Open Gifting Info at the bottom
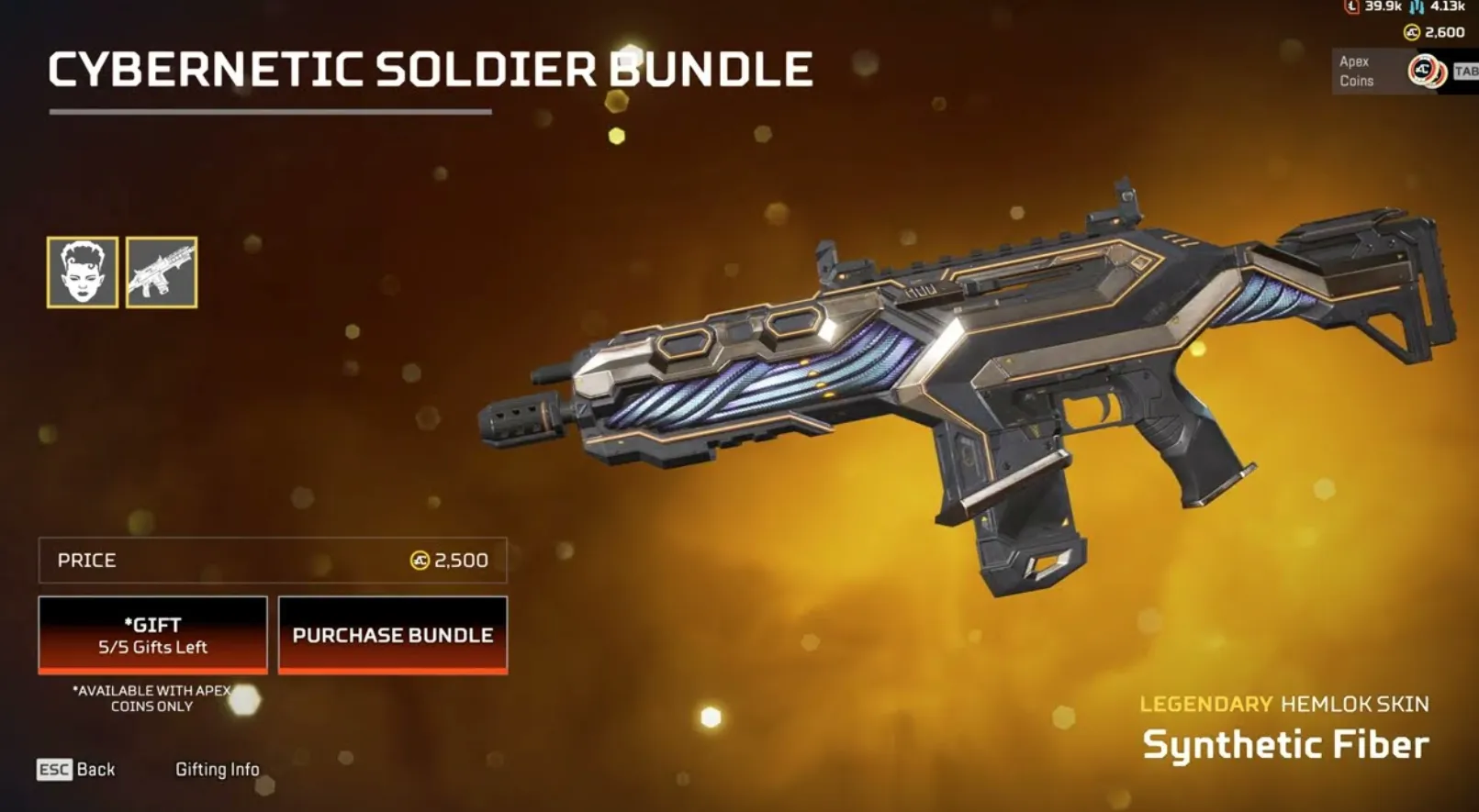Screen dimensions: 1479x812 [x=218, y=769]
